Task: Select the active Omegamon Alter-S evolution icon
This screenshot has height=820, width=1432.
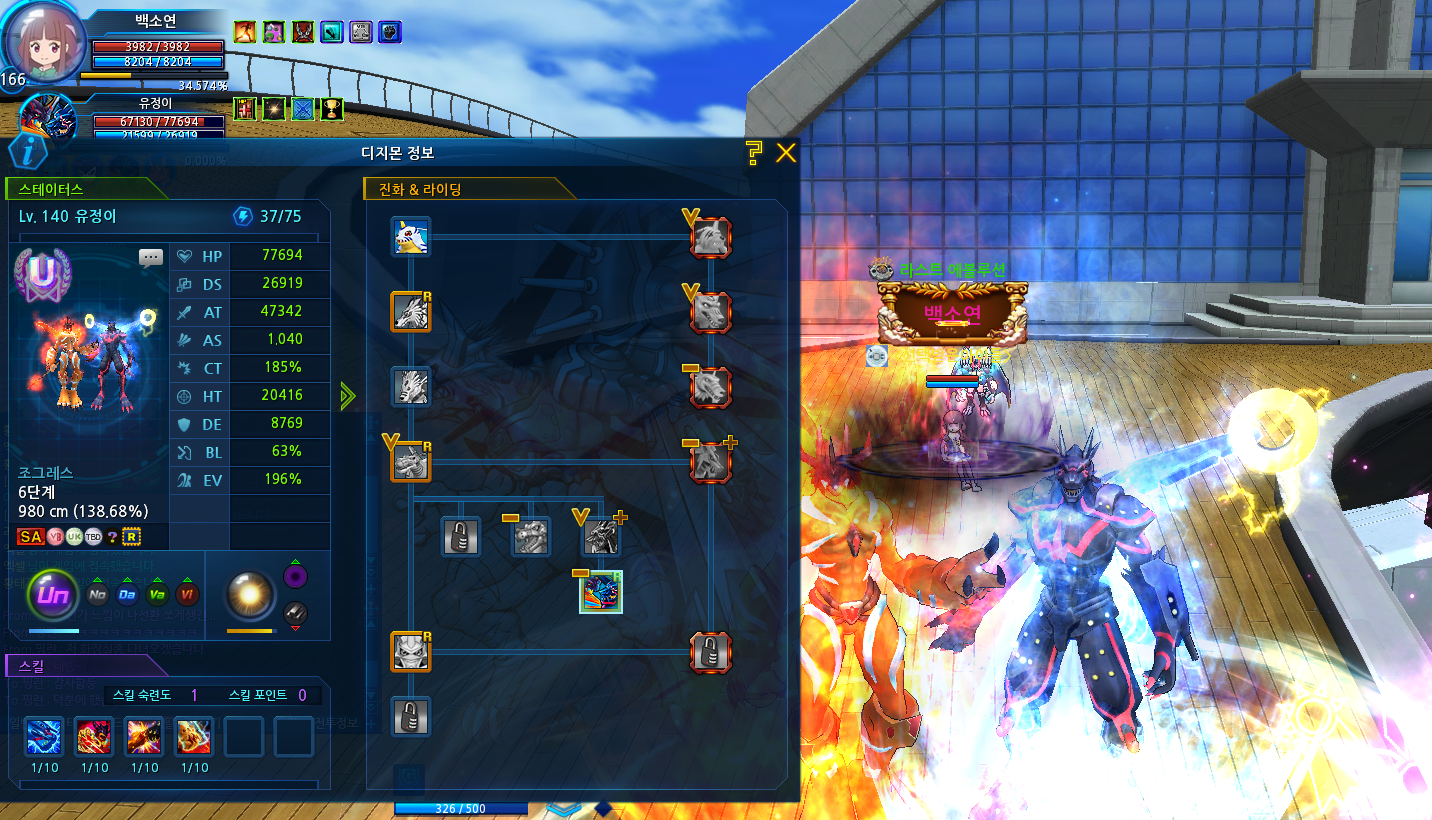Action: coord(602,592)
